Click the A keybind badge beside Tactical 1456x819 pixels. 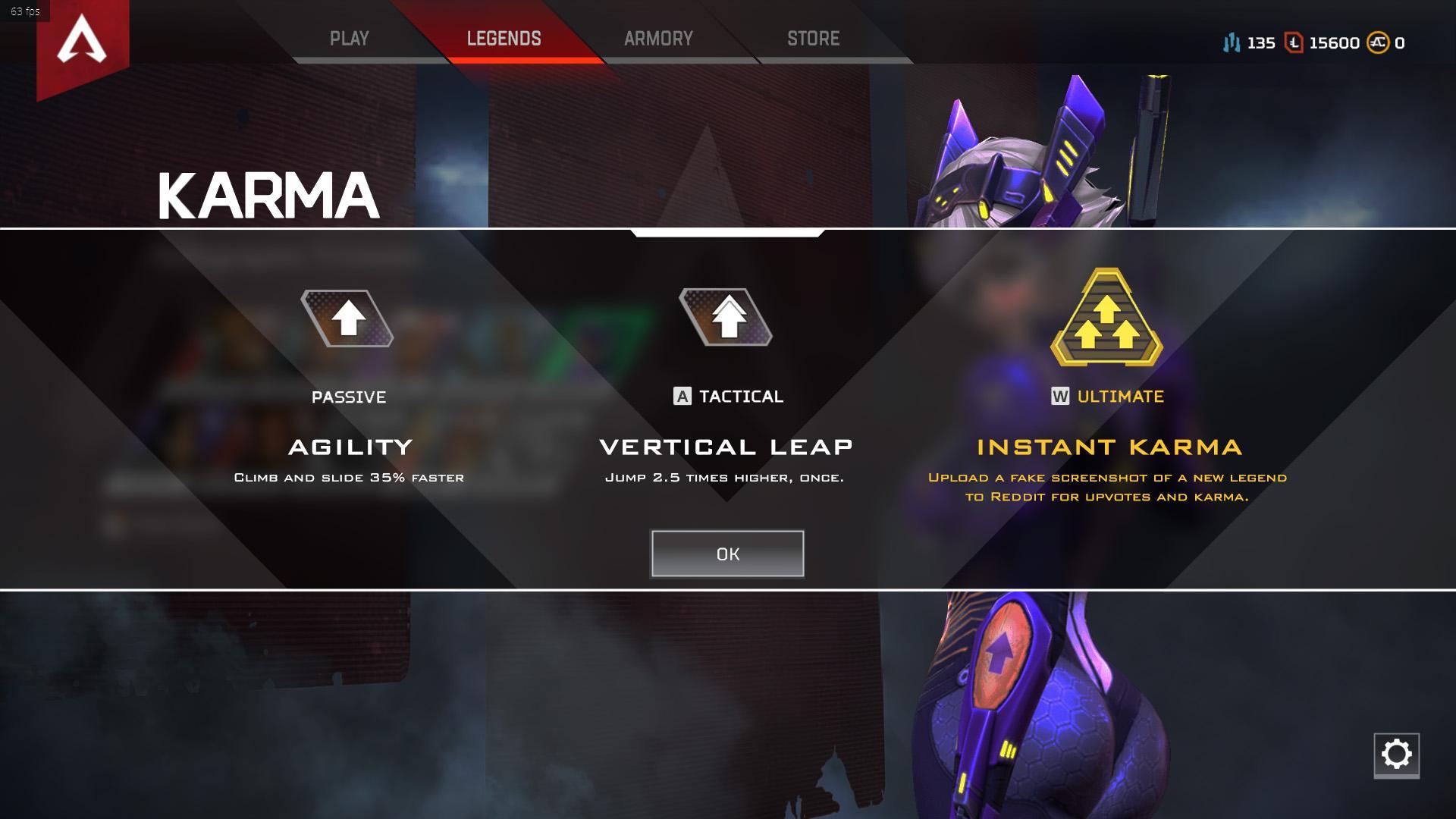click(x=681, y=395)
